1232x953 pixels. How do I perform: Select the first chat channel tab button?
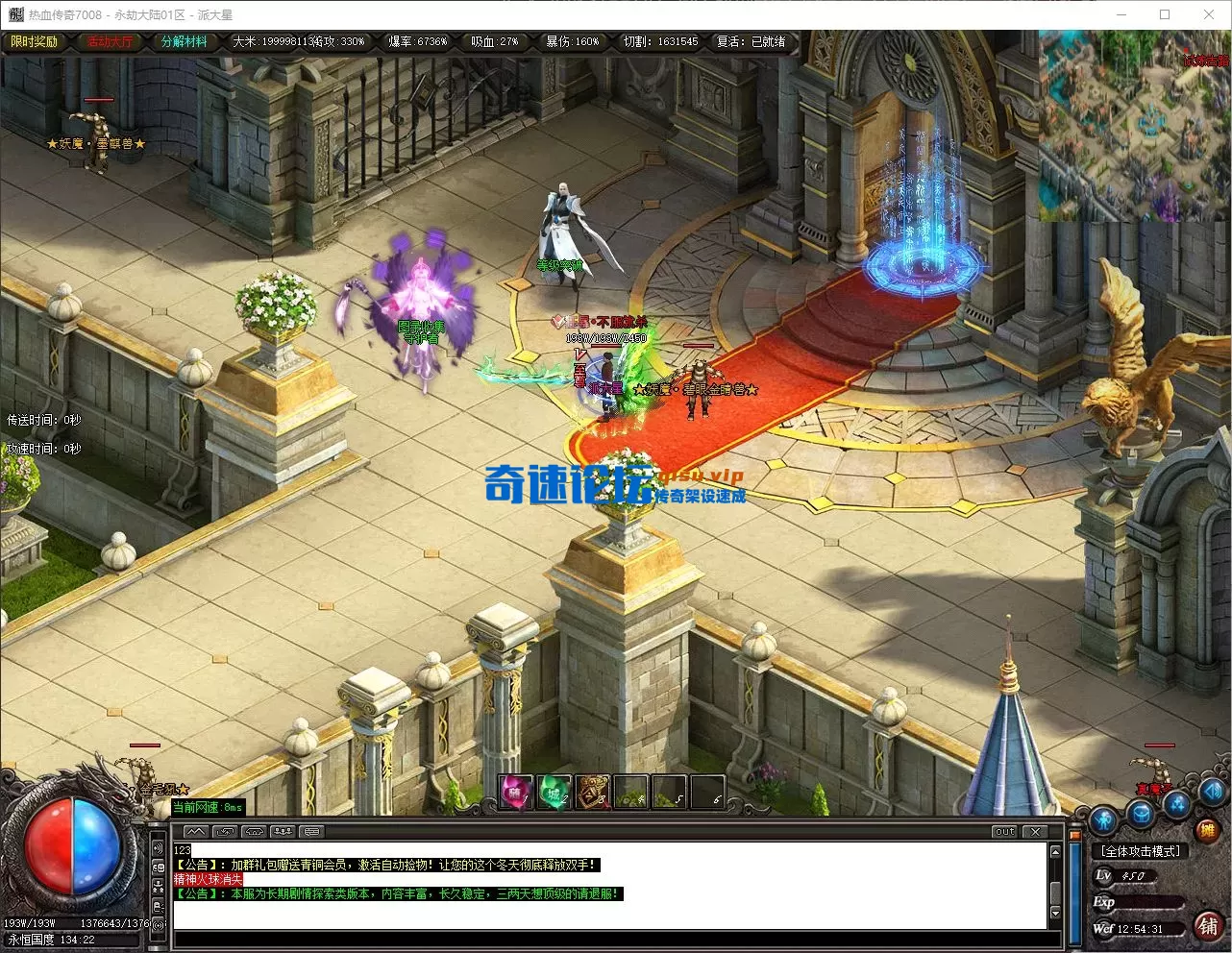[x=195, y=832]
